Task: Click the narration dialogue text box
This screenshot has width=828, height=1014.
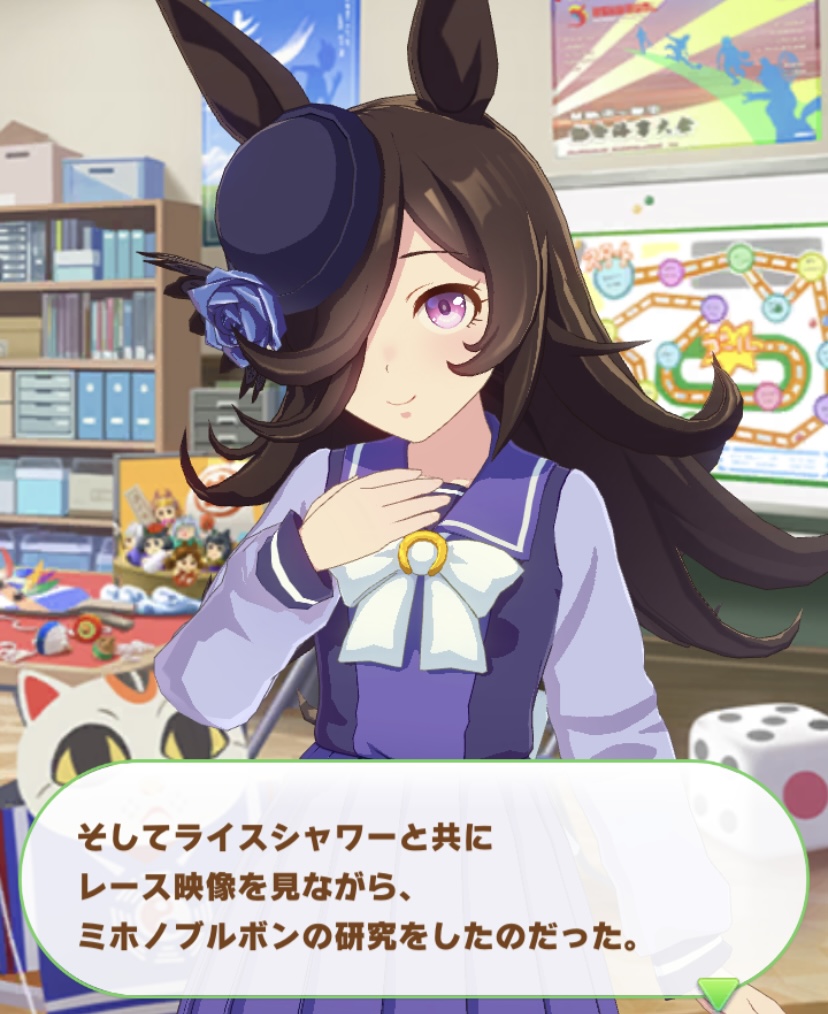Action: click(x=414, y=880)
